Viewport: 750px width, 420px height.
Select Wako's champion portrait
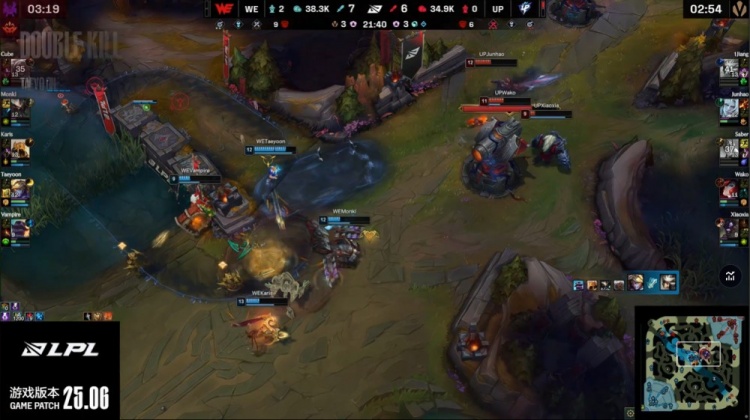(730, 189)
